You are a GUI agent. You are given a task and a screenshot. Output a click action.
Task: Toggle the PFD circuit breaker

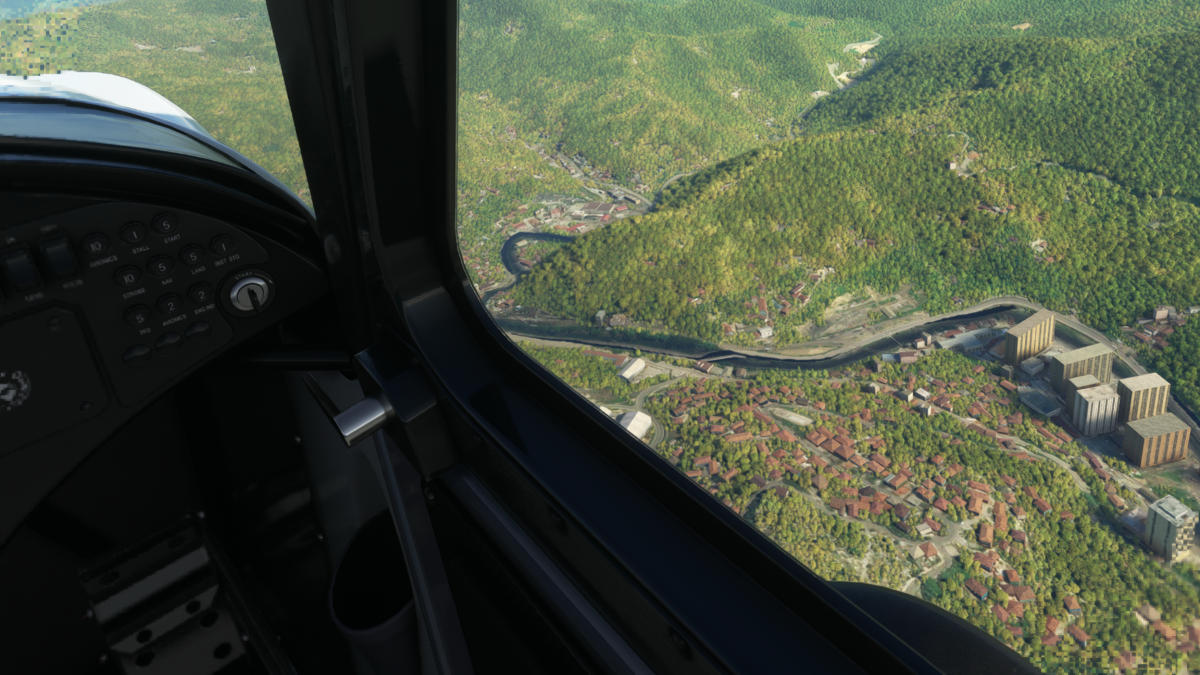(140, 316)
